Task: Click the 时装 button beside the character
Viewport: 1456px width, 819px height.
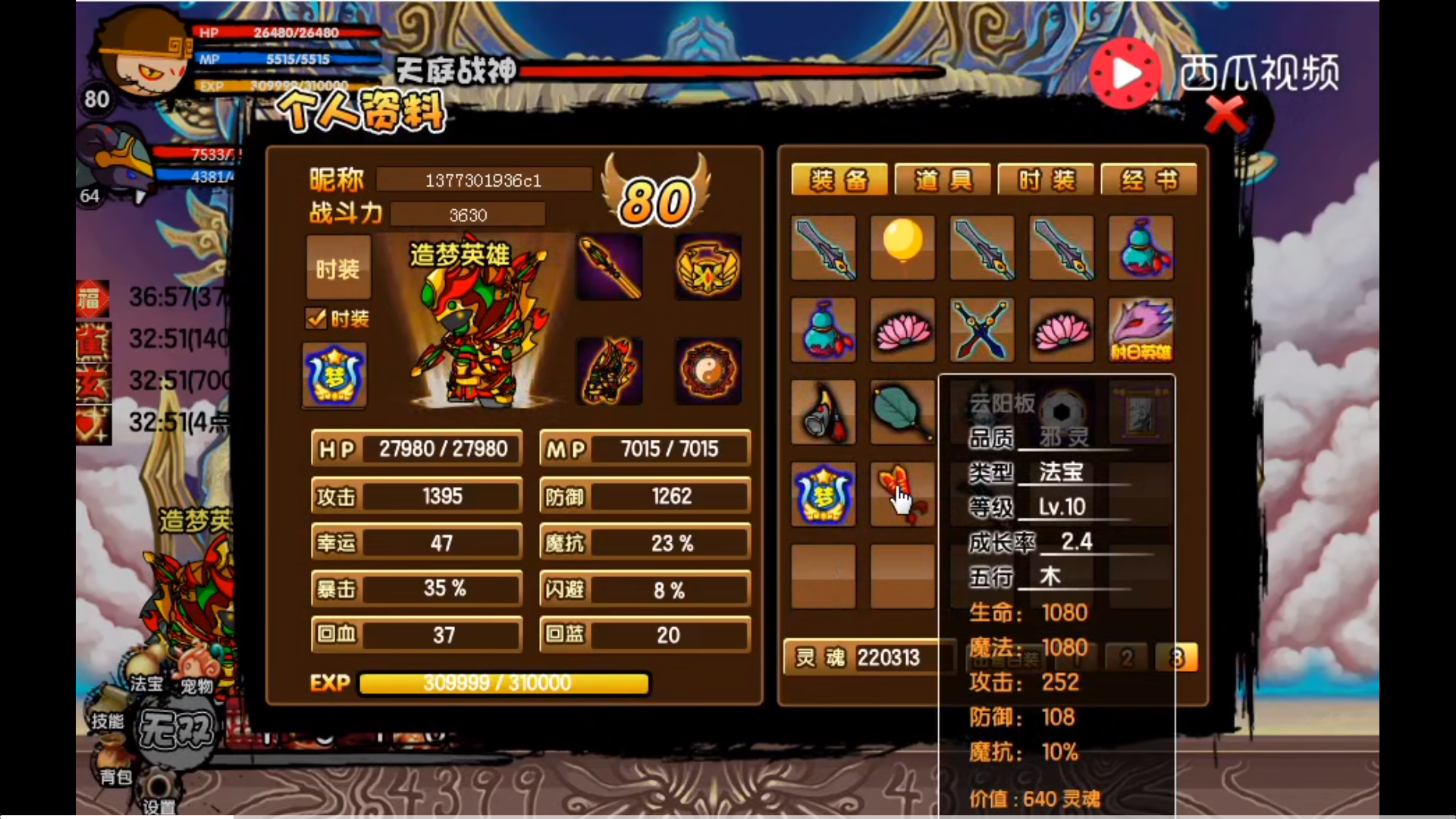Action: (338, 268)
